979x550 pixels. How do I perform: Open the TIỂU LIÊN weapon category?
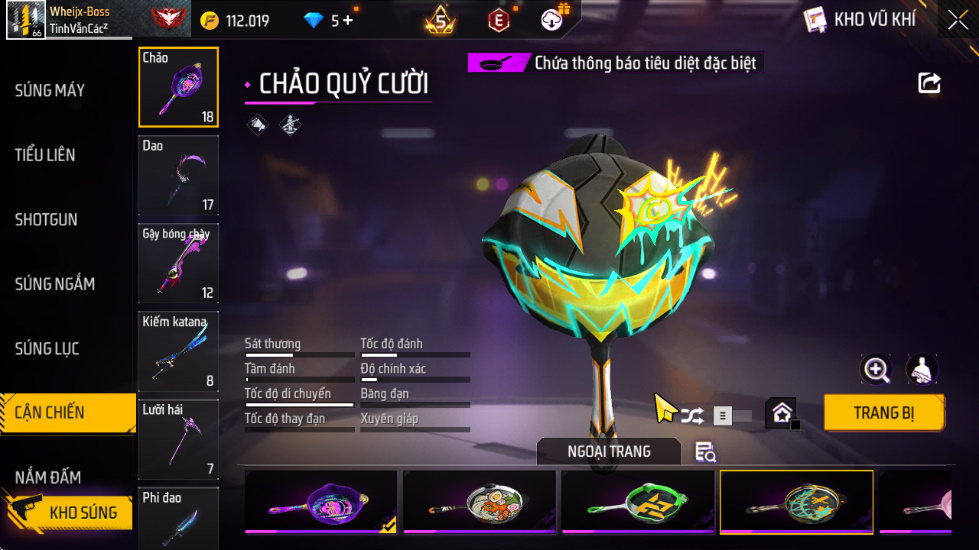(45, 155)
